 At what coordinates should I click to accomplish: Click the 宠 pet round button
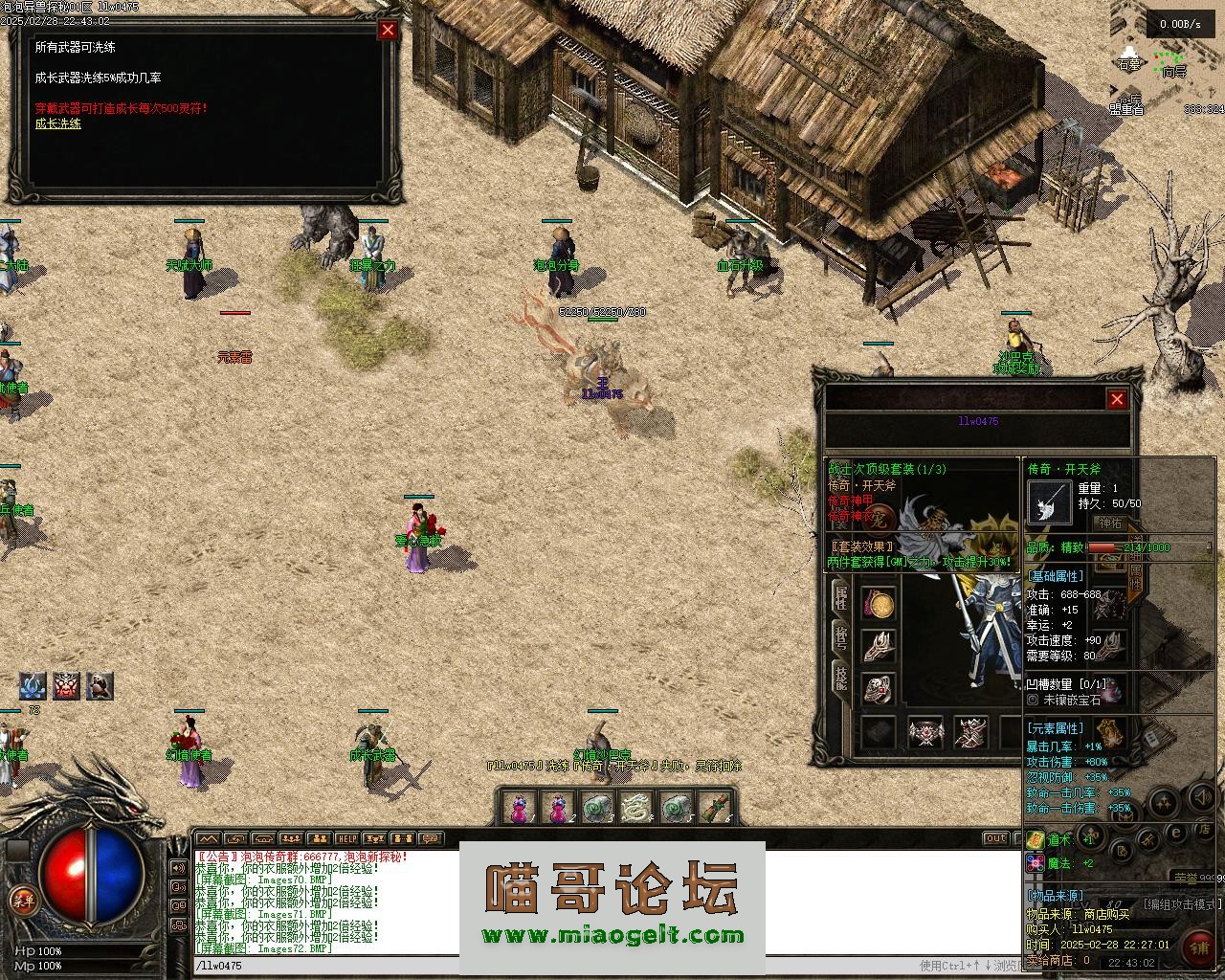[878, 516]
